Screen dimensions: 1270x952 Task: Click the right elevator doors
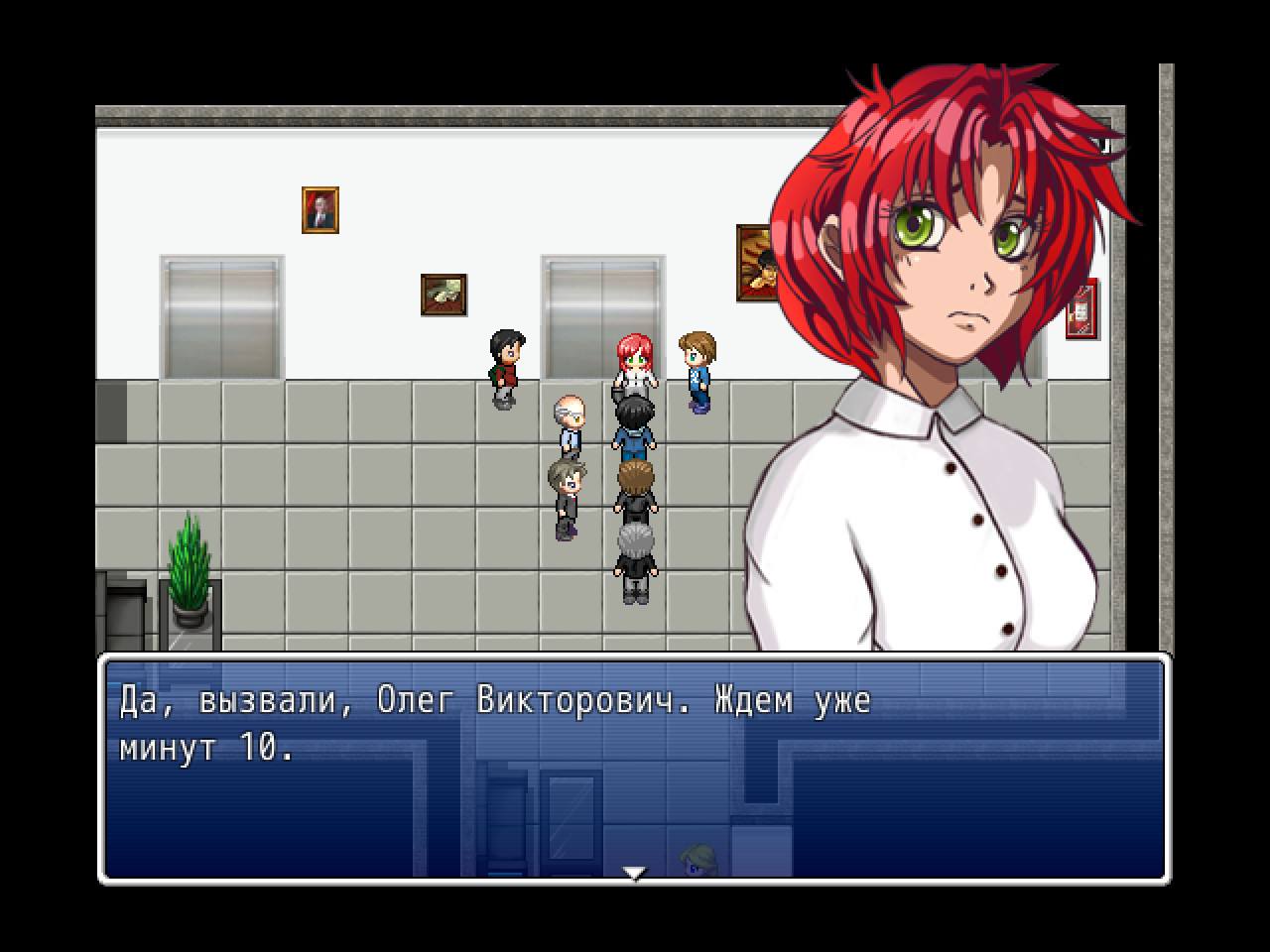600,307
